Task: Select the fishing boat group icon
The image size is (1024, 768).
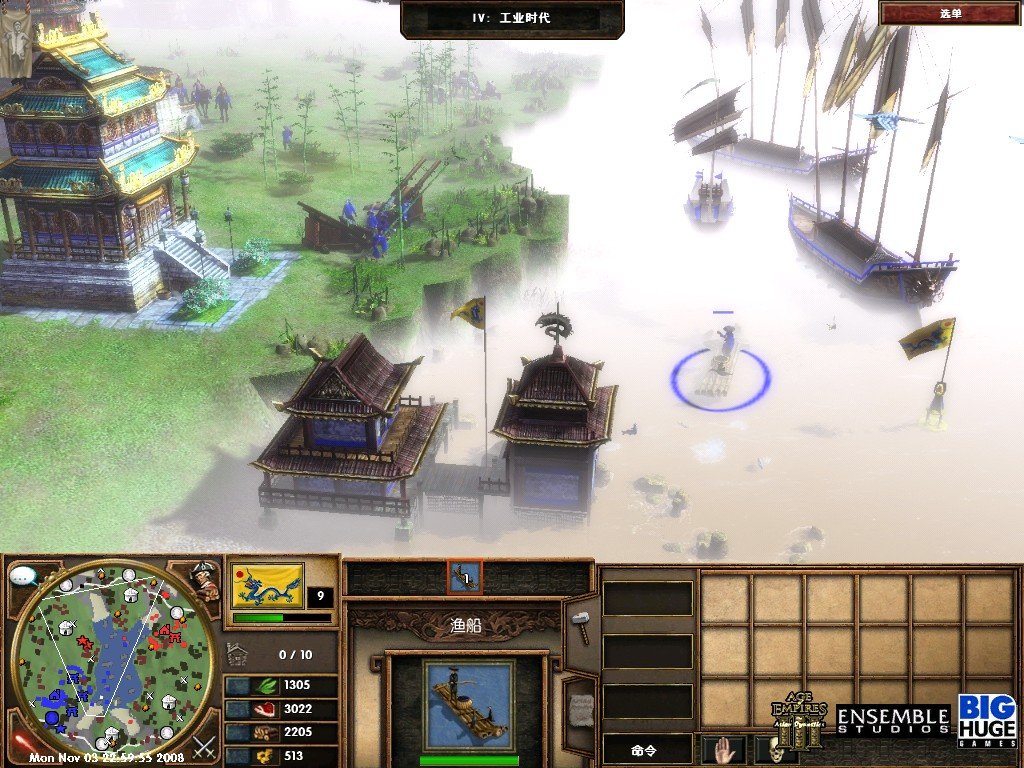Action: coord(464,577)
